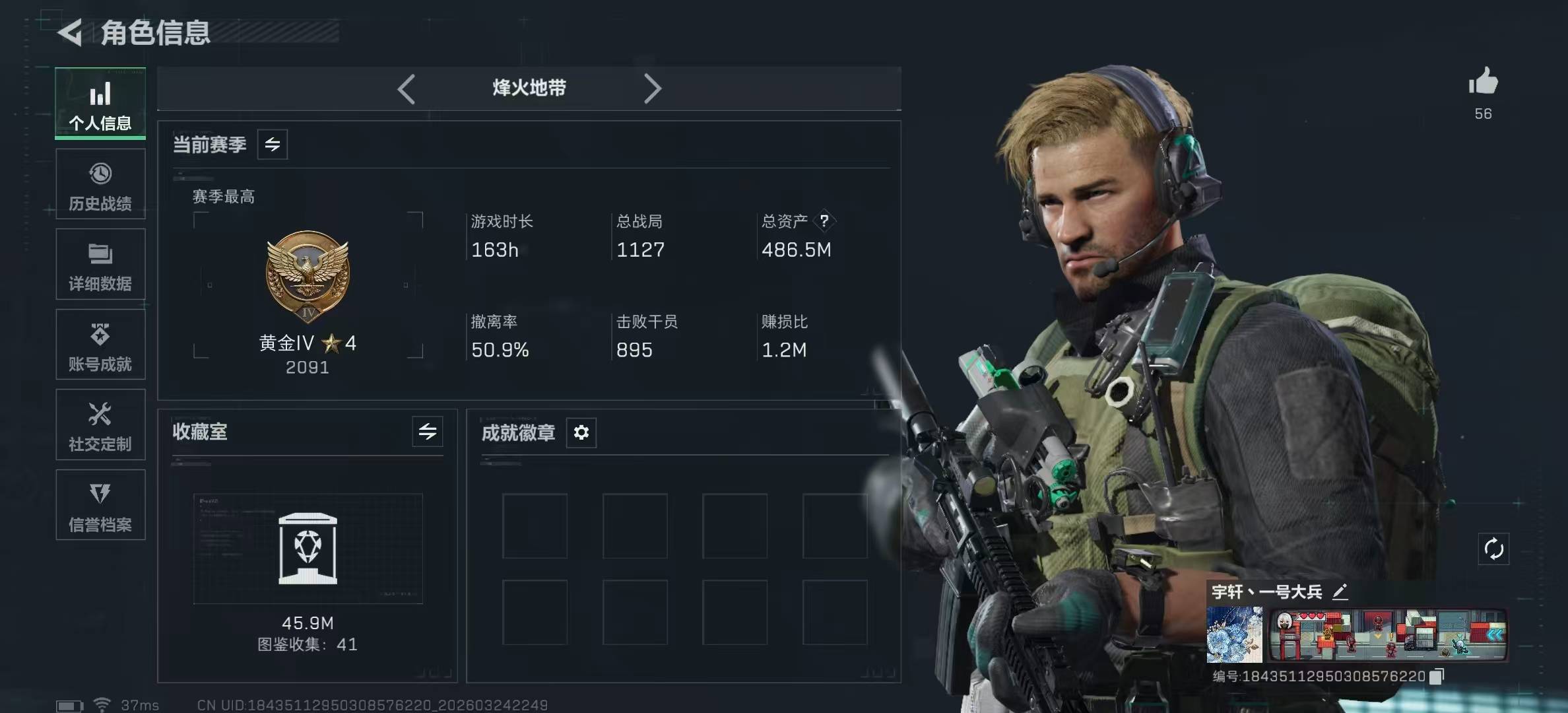
Task: Switch to the 详细数据 tab
Action: 100,265
